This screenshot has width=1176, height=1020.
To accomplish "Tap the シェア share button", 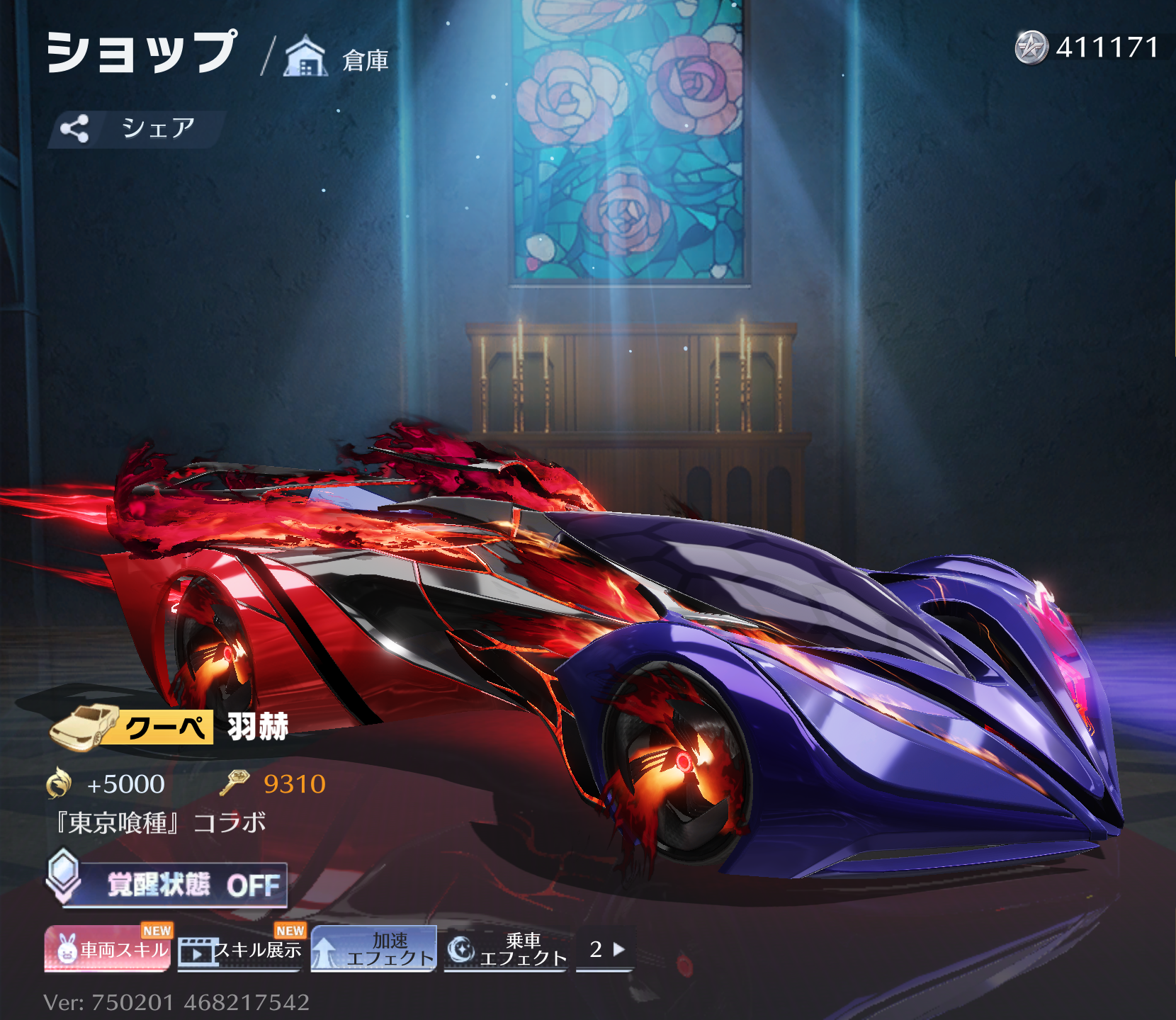I will (137, 129).
